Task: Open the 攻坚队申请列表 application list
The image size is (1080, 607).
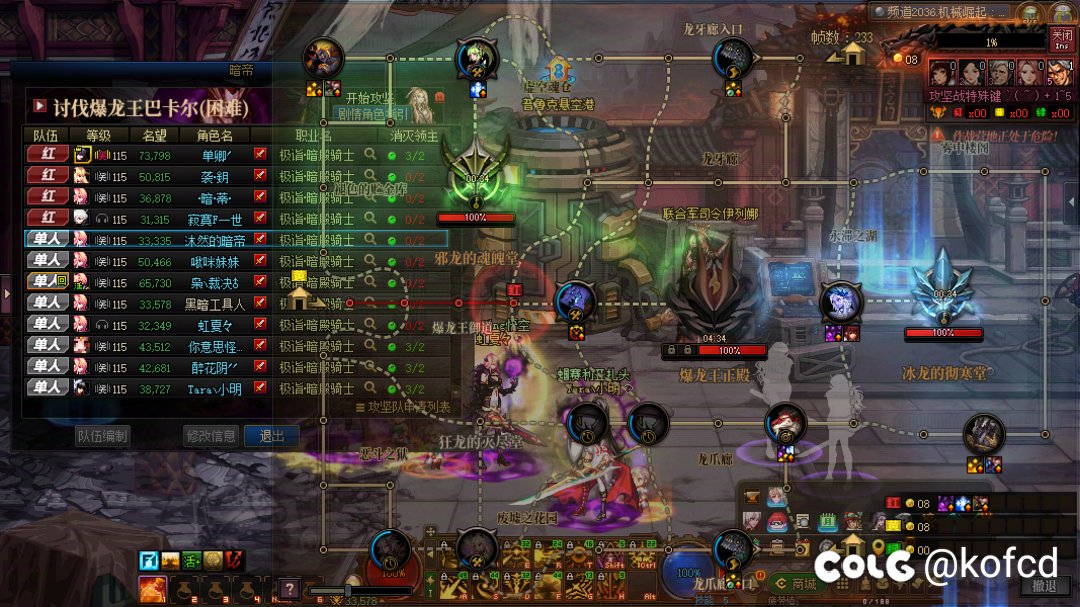Action: 403,408
